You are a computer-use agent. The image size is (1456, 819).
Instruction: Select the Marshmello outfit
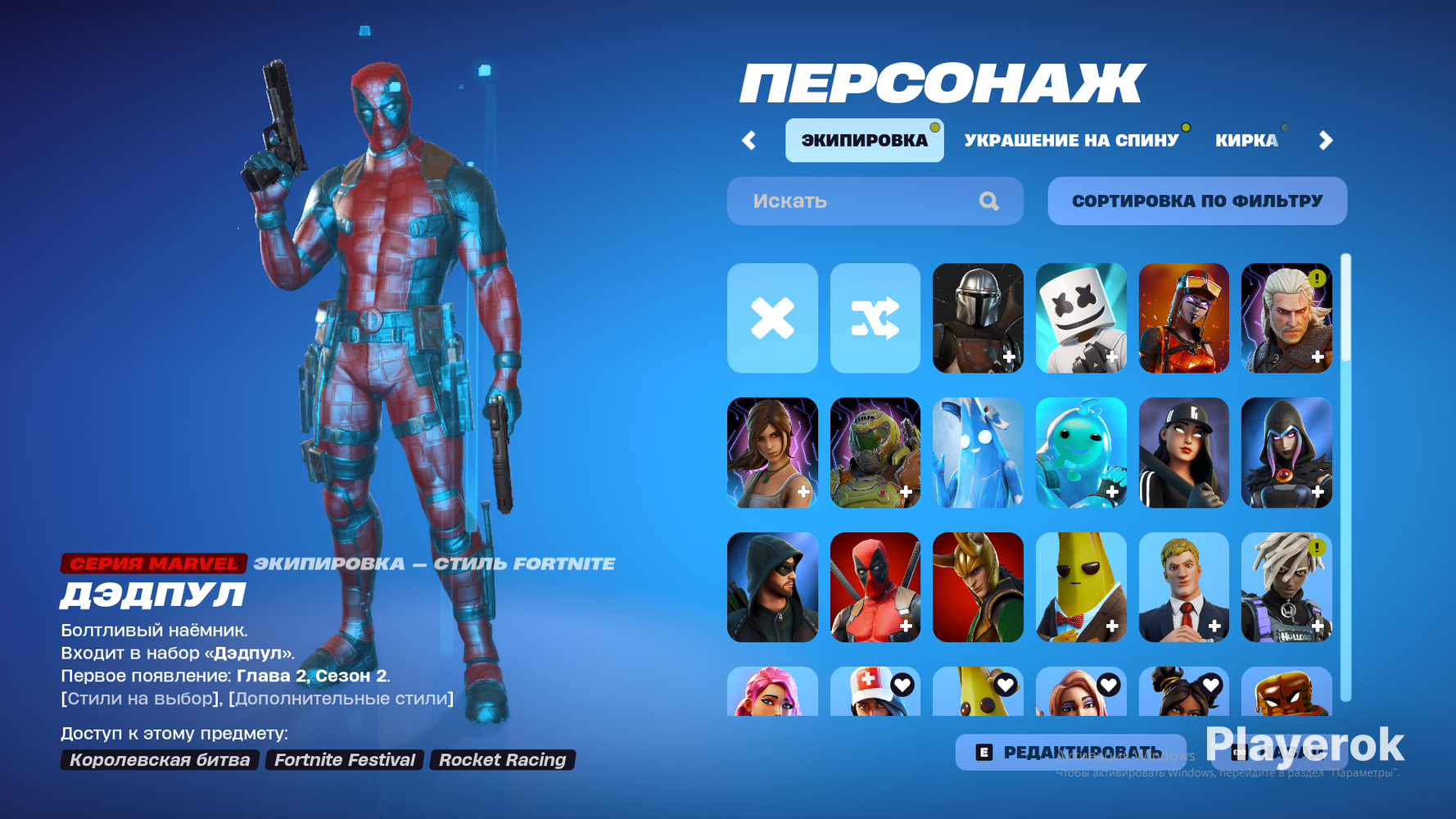(1081, 318)
